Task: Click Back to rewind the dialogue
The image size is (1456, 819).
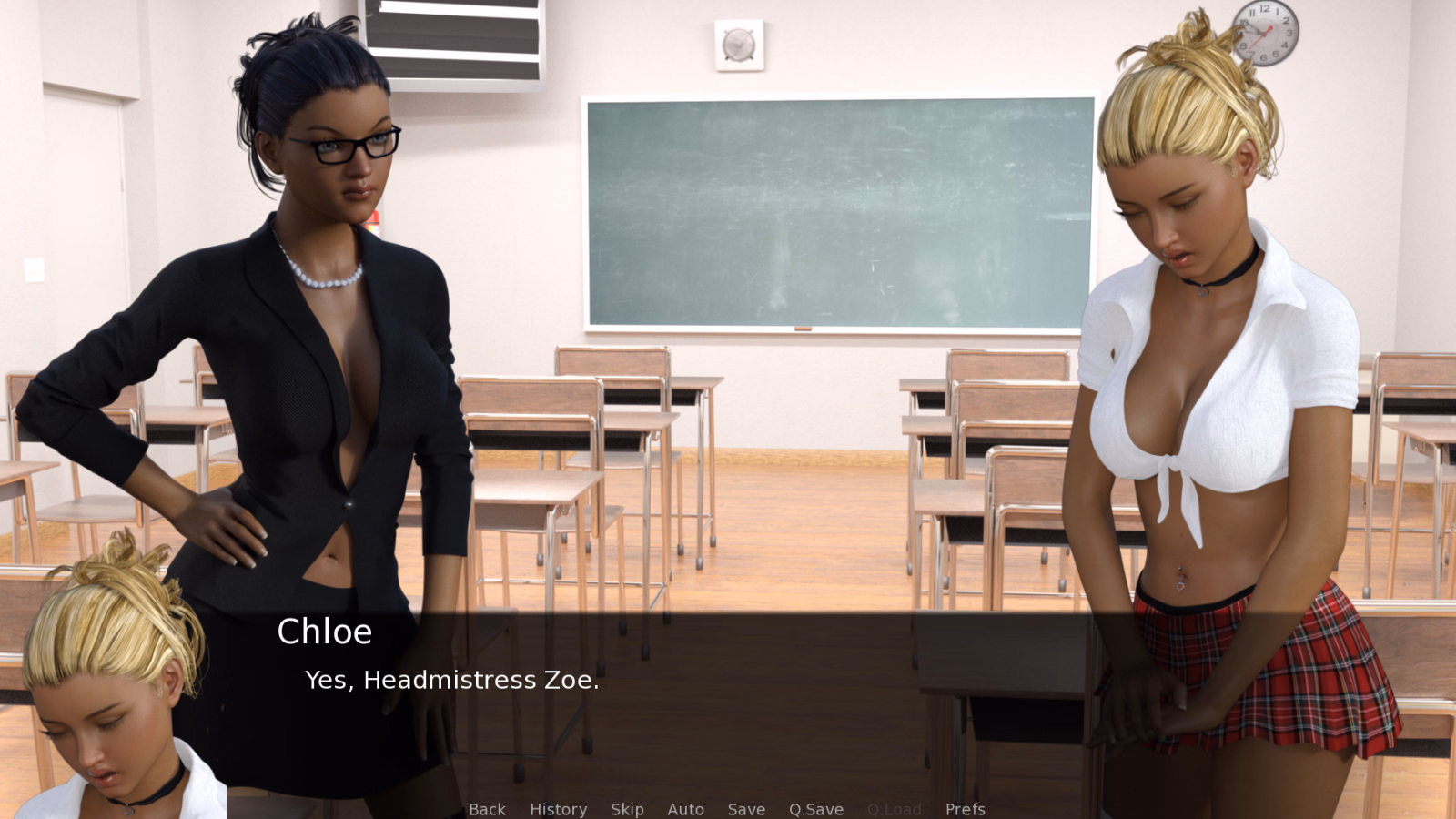Action: [x=487, y=809]
